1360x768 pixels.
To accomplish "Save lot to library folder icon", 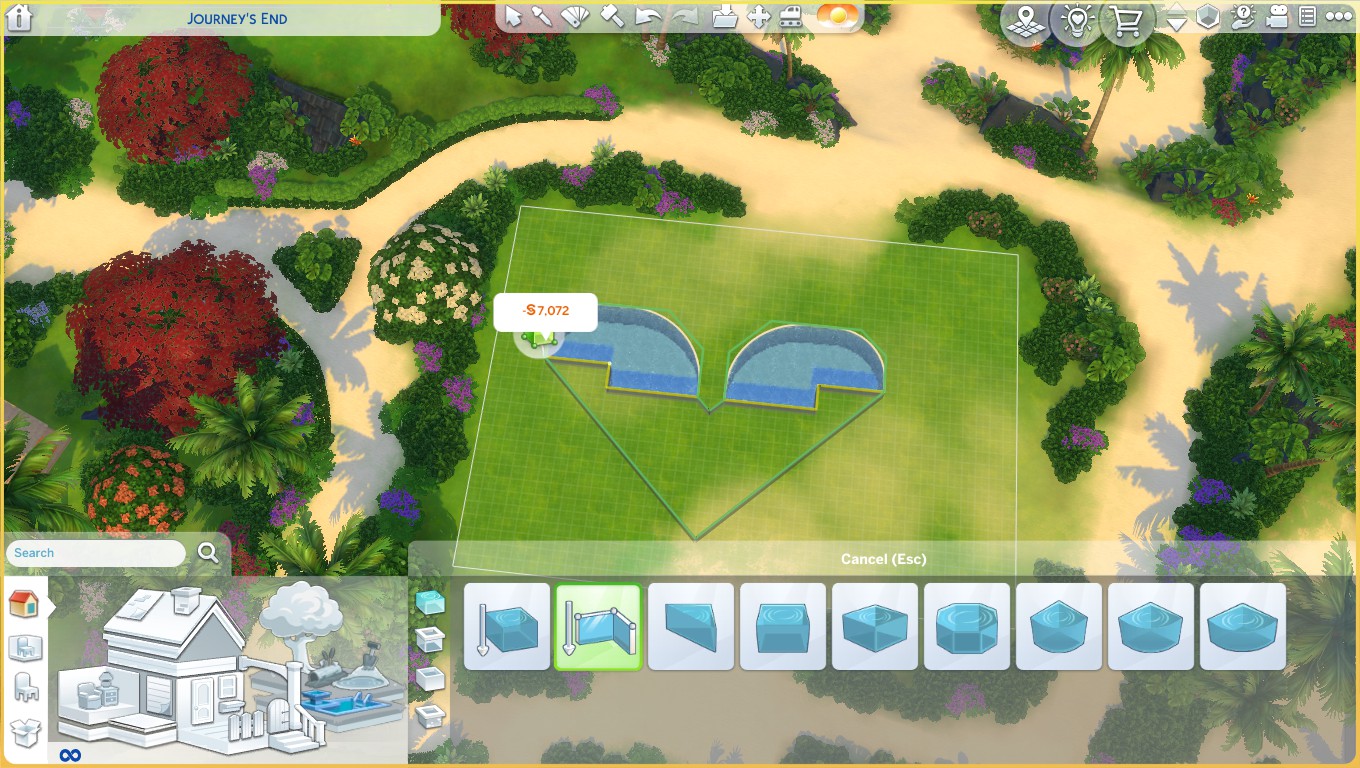I will coord(726,17).
